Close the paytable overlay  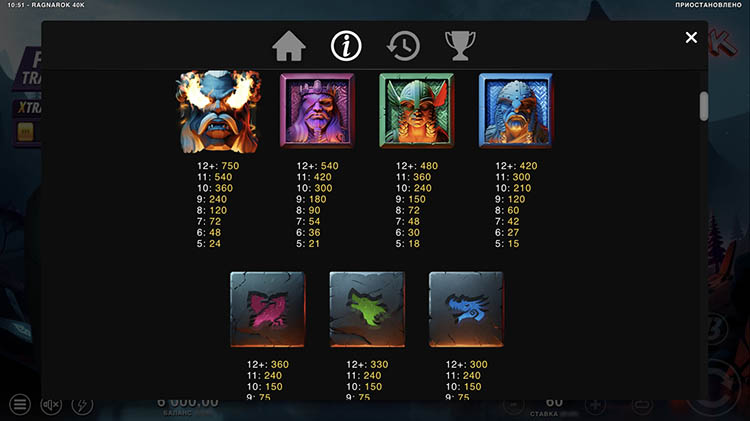coord(691,38)
